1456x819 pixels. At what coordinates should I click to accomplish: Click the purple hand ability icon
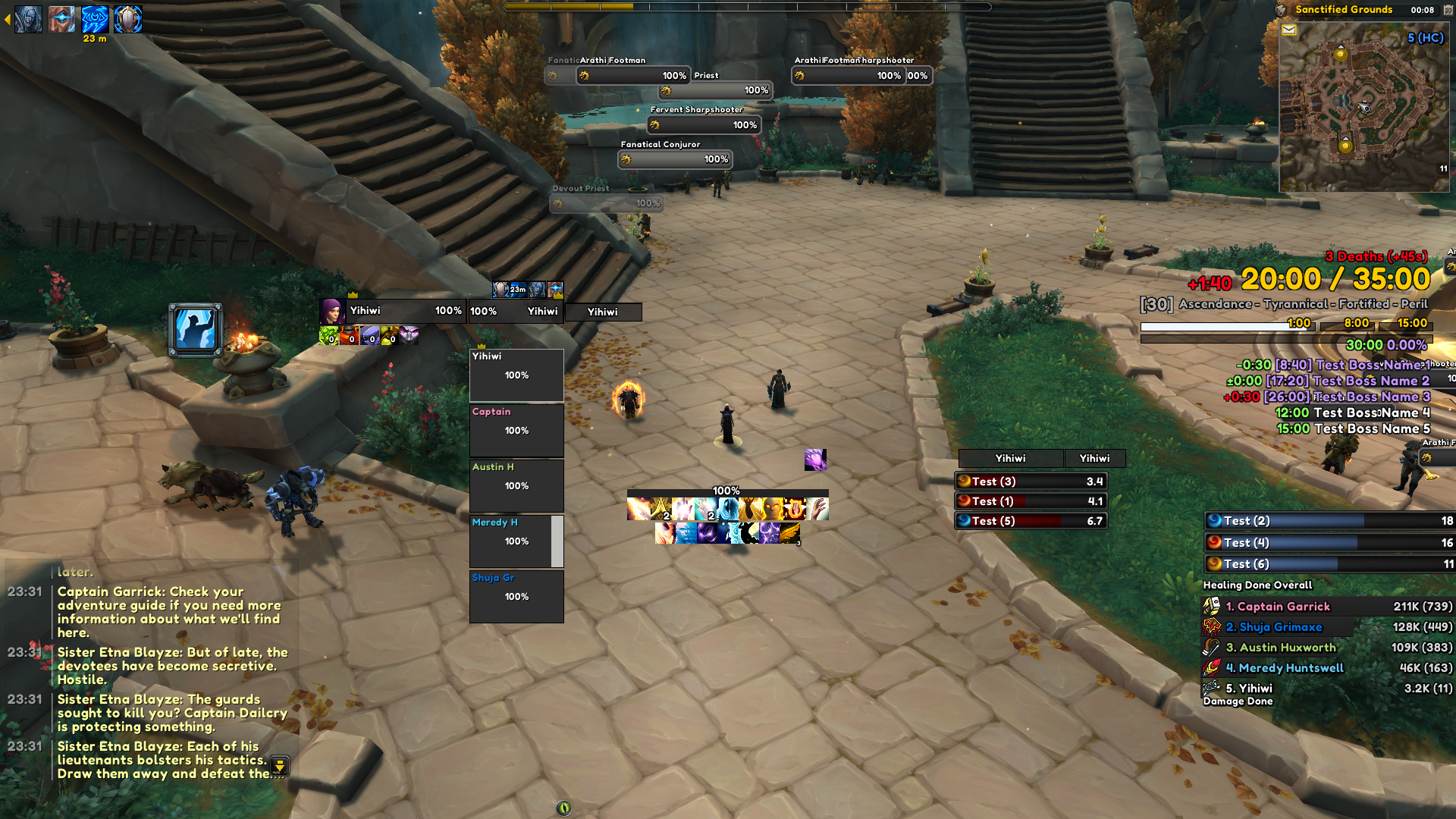pos(815,460)
